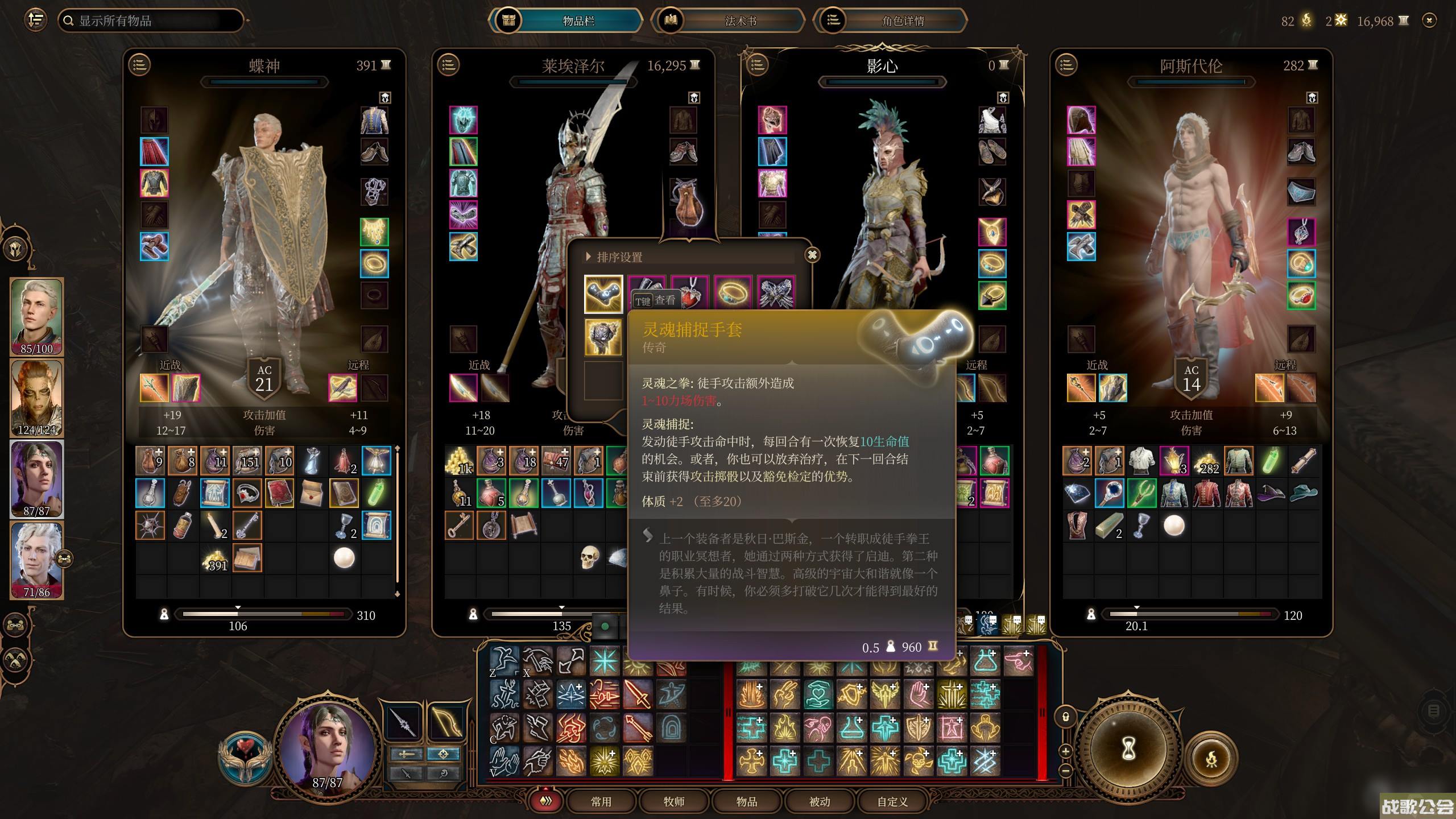Viewport: 1456px width, 819px height.
Task: Select the Lae'zel portrait showing 124/124
Action: 36,398
